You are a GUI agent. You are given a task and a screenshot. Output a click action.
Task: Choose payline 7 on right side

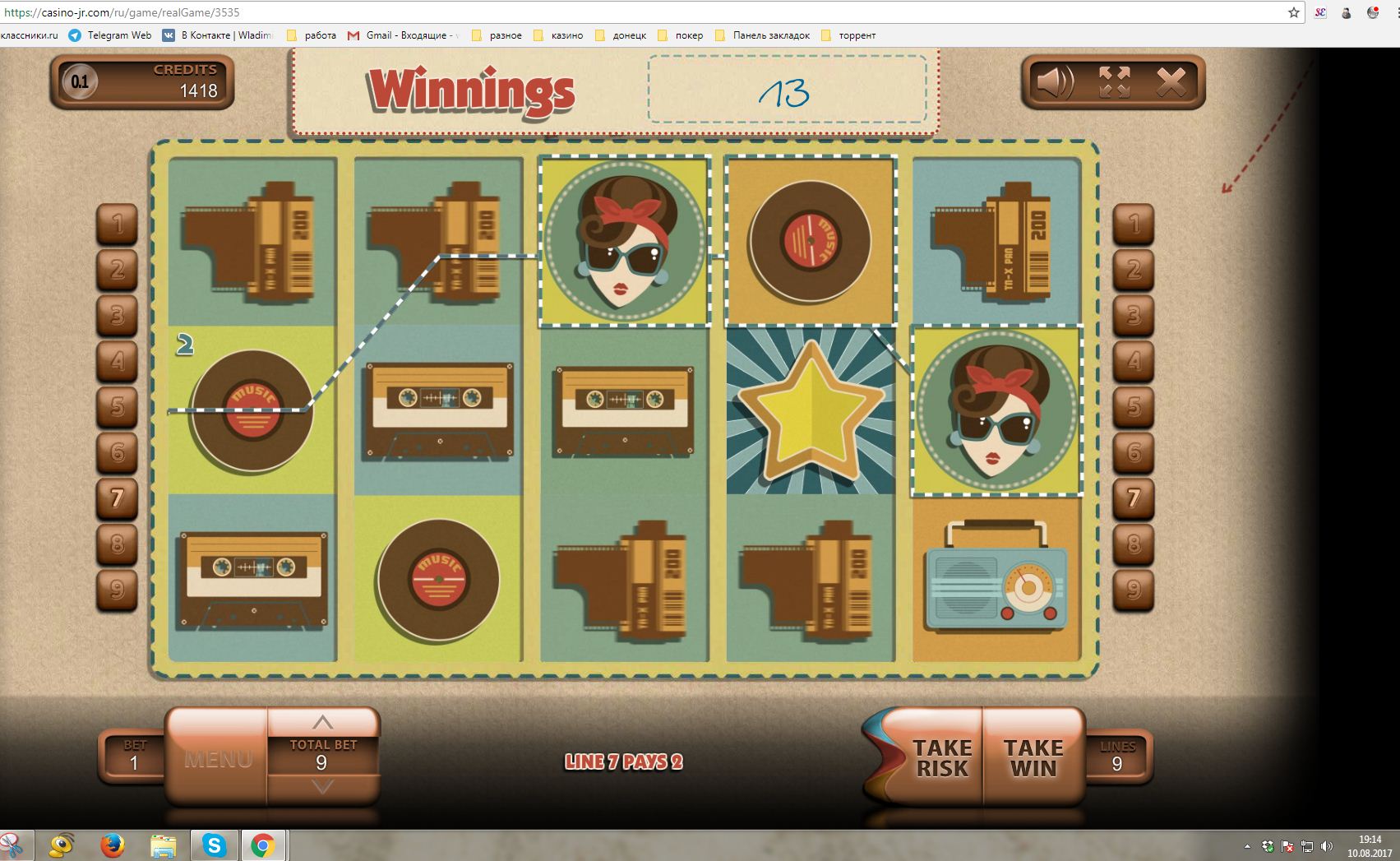(x=1134, y=498)
